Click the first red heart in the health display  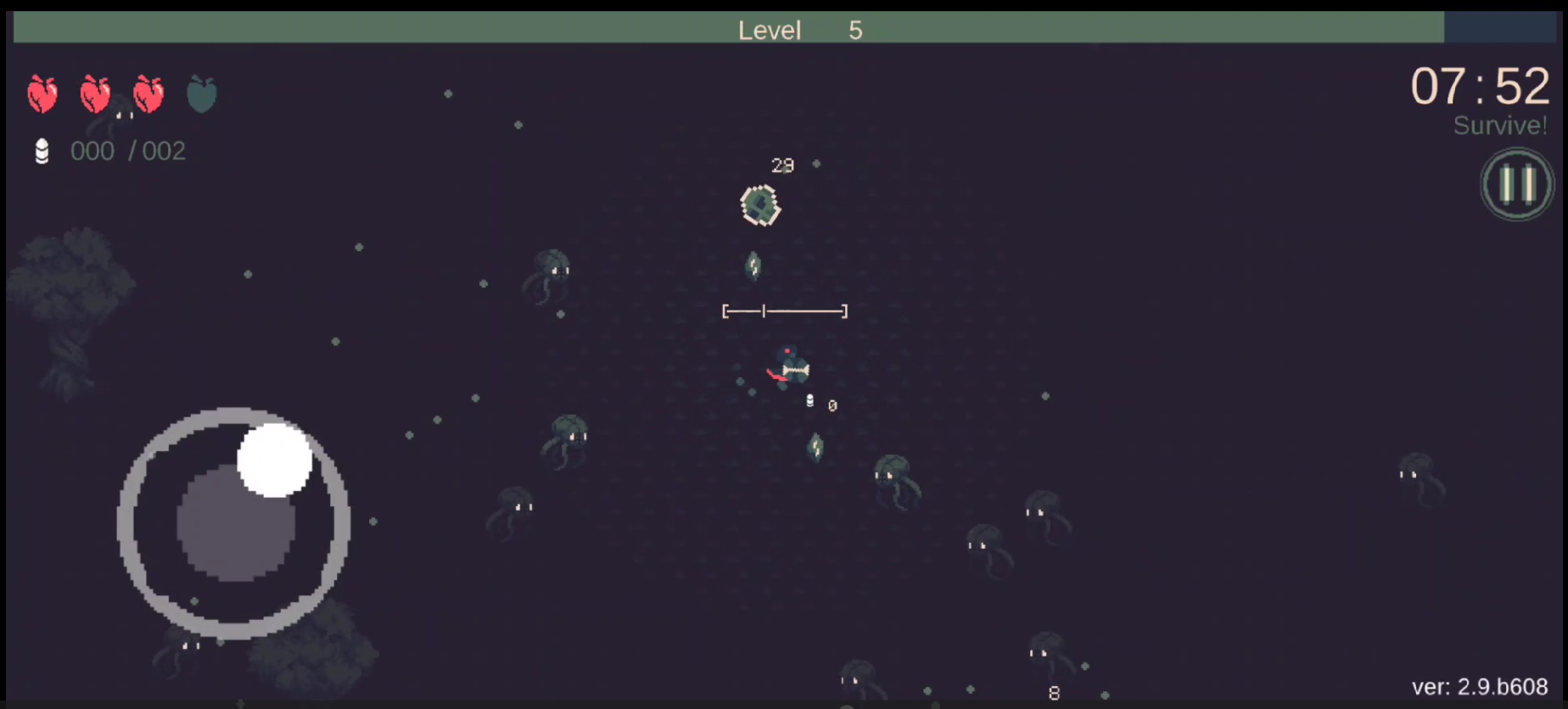(x=42, y=93)
